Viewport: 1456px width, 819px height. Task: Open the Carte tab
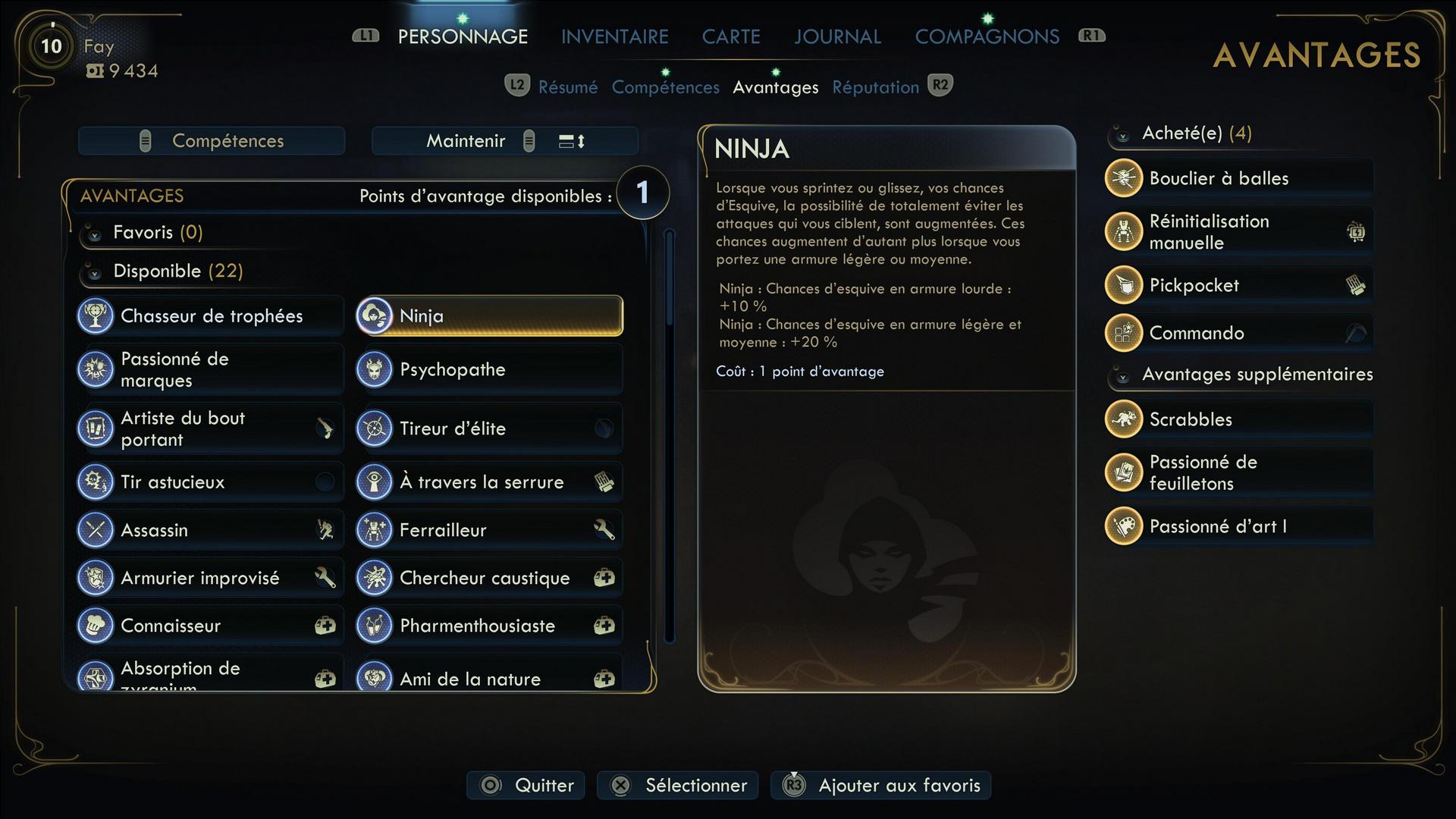pyautogui.click(x=730, y=36)
